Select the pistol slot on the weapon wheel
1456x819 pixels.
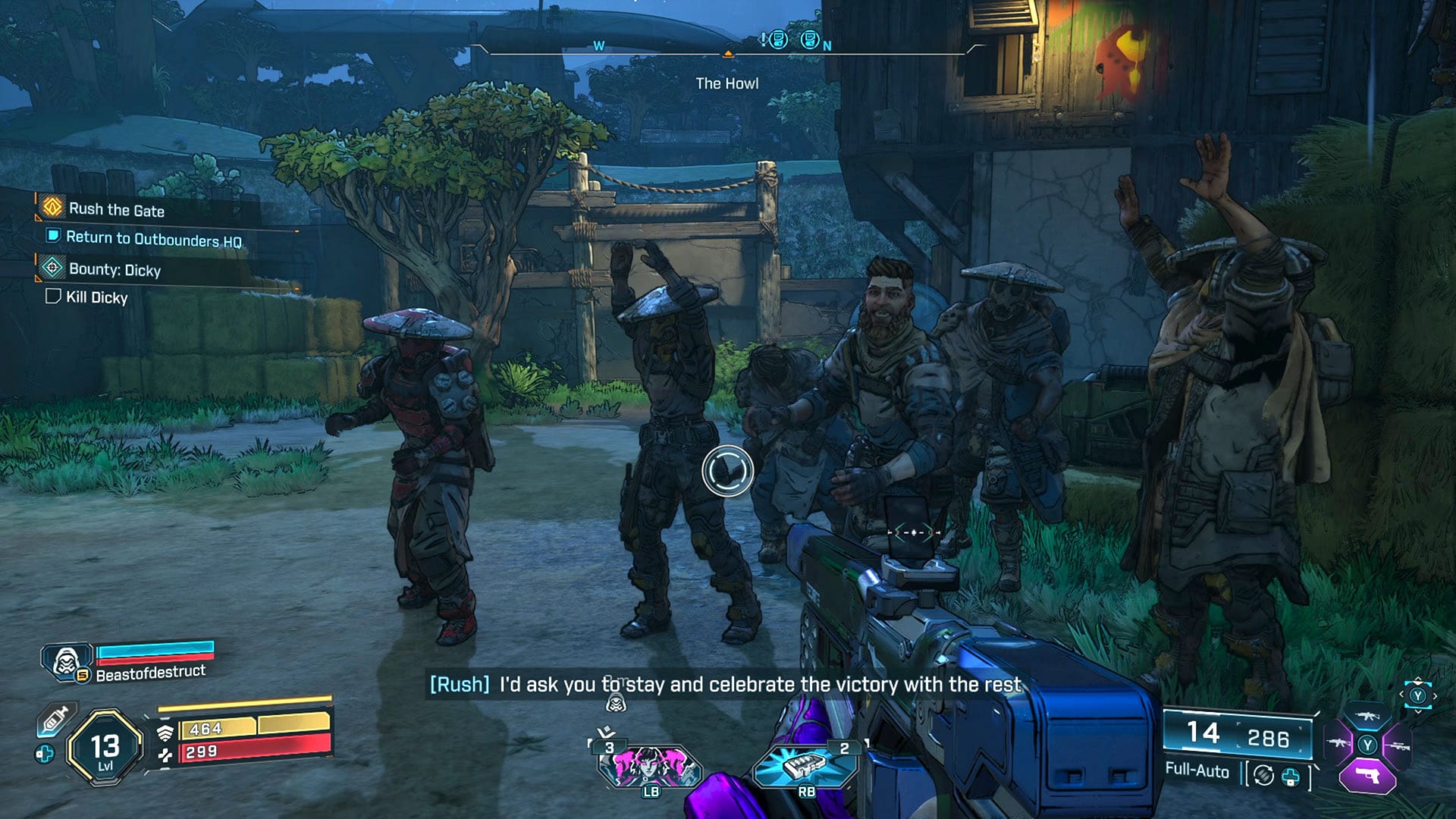[1367, 777]
